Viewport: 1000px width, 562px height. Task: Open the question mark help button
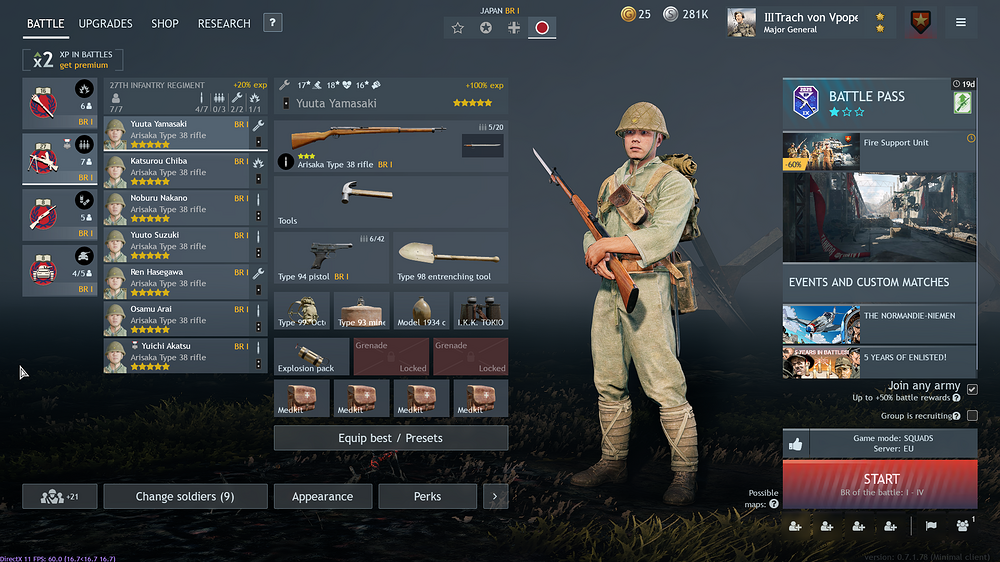273,23
